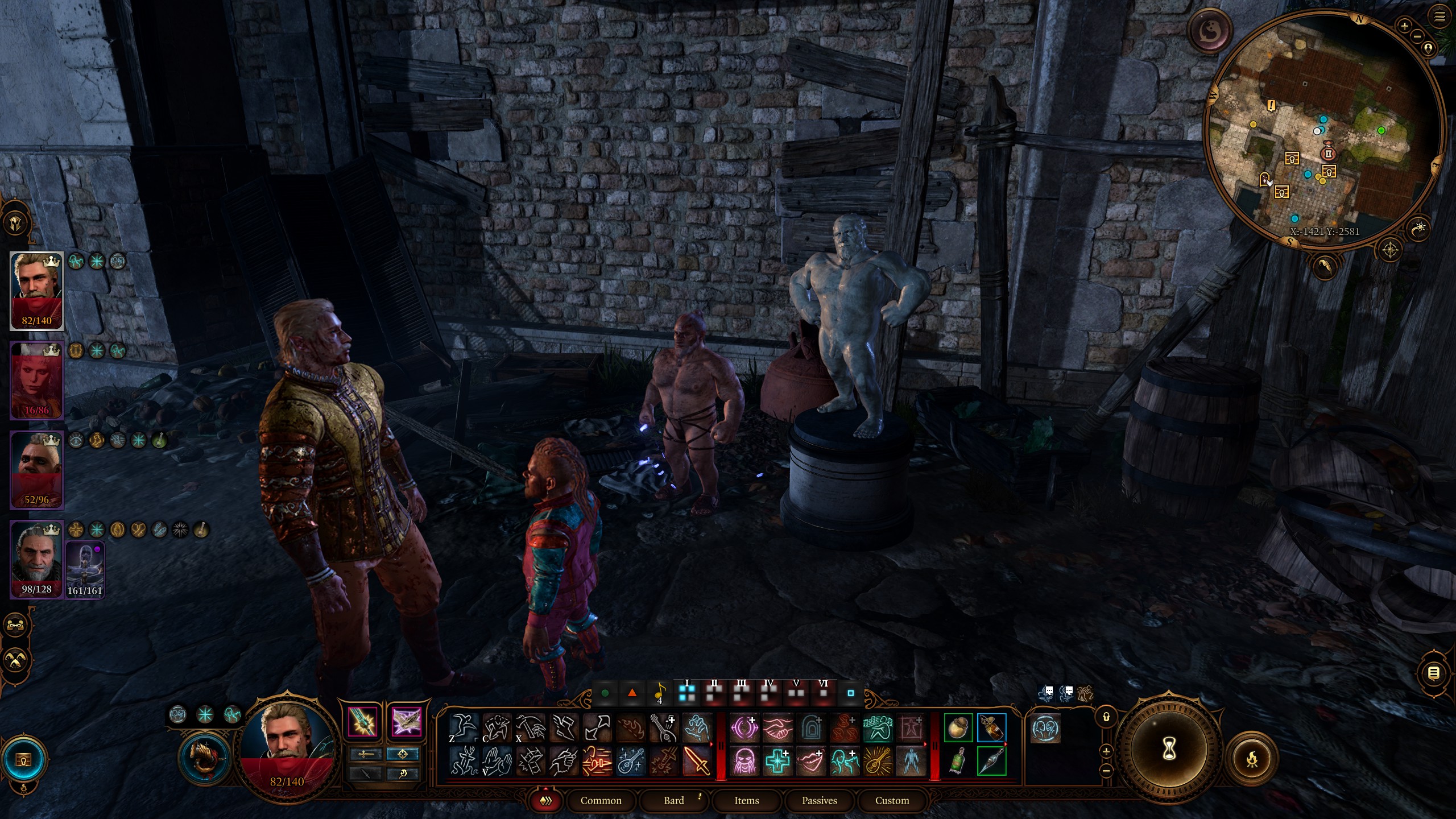Click the quest exclamation marker on minimap

point(1272,106)
